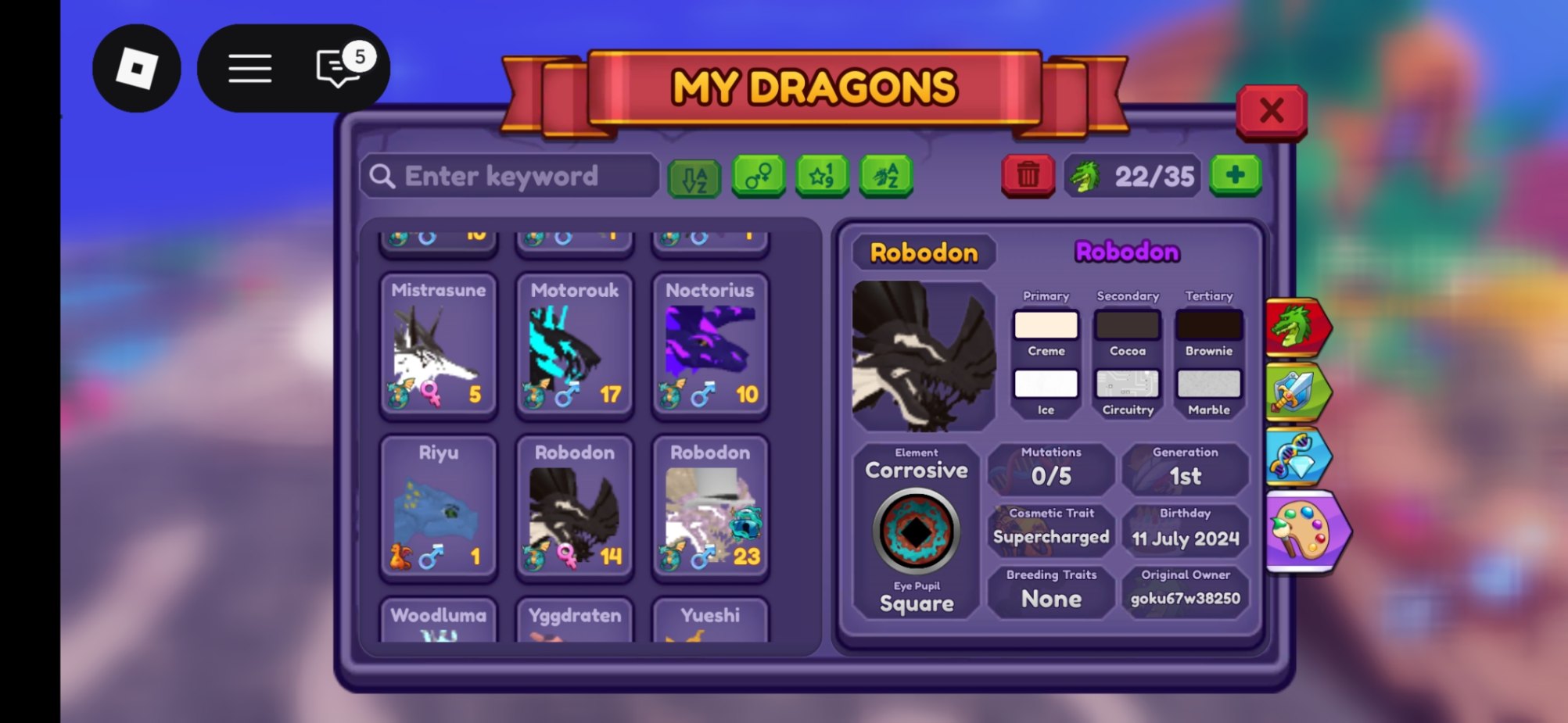This screenshot has width=1568, height=723.
Task: Select the level 14 female Robodon card
Action: (574, 506)
